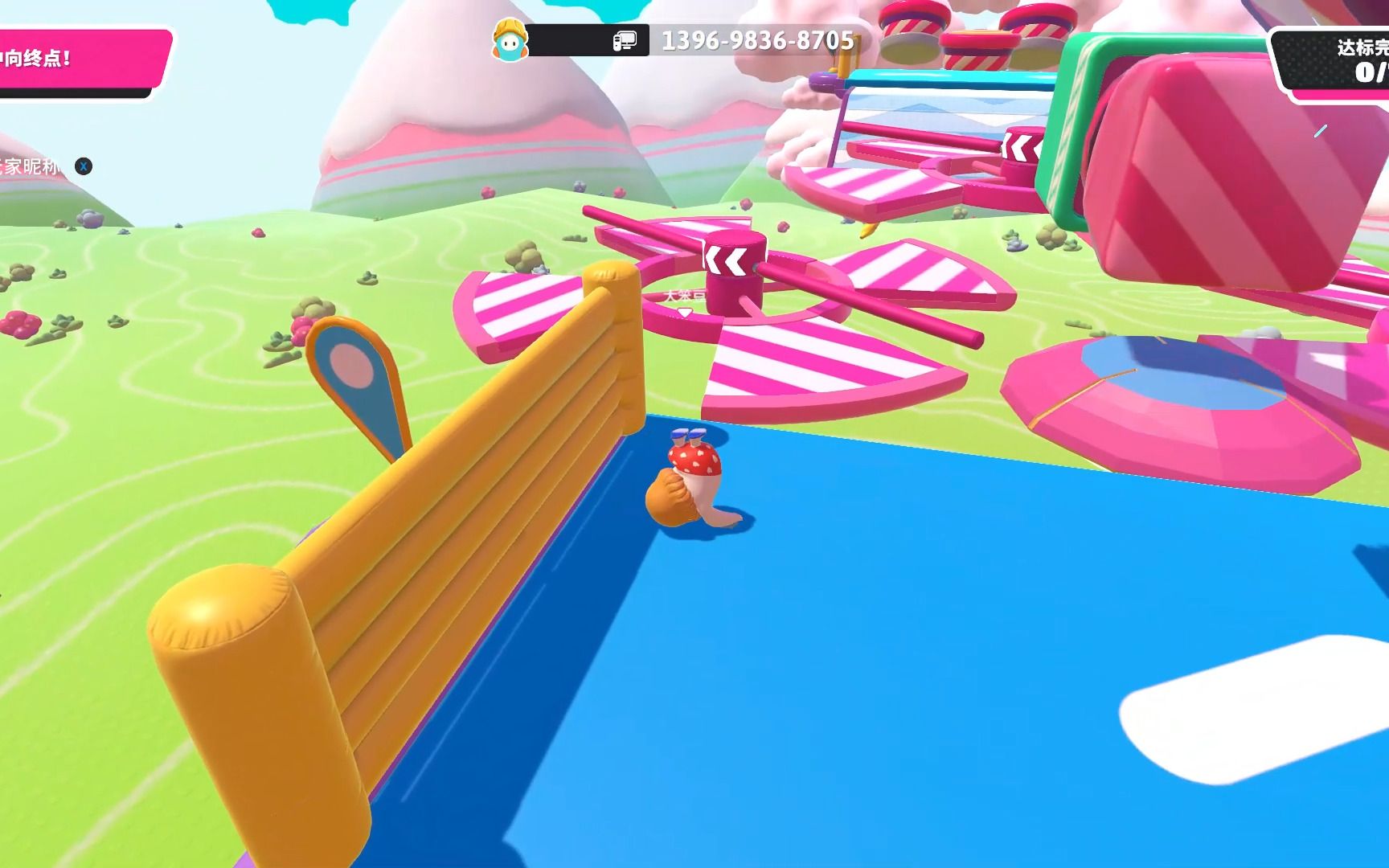Select the bean avatar icon with yellow helmet
The image size is (1389, 868).
[509, 39]
